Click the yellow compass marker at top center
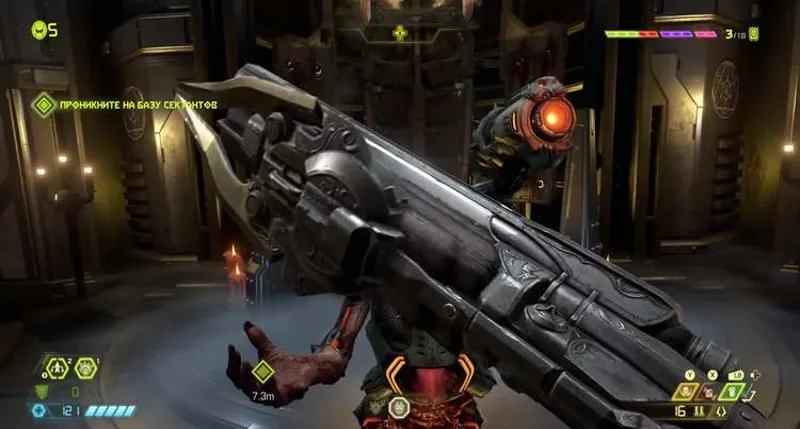 click(x=400, y=33)
